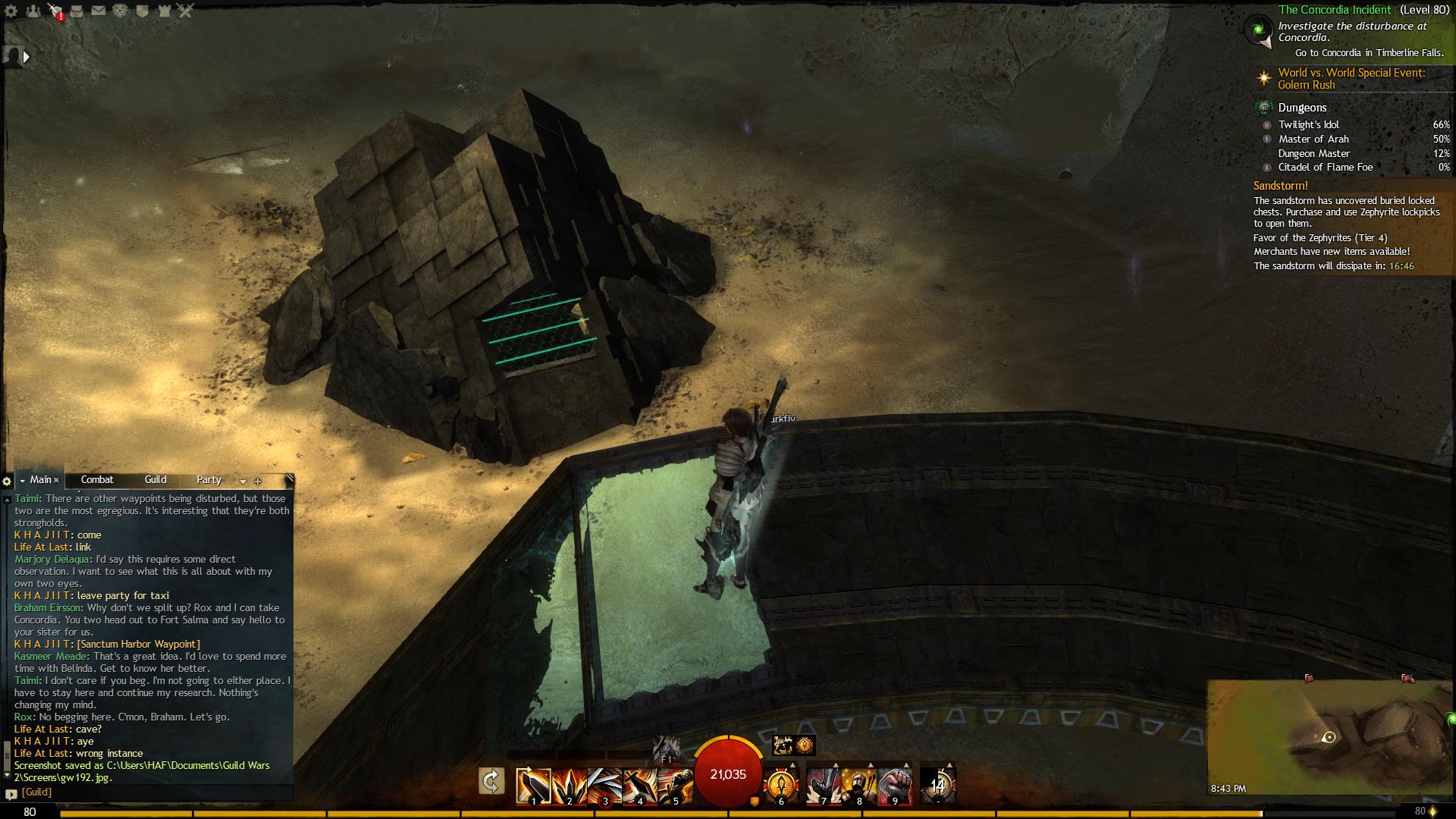Swap weapons with the arrows button
This screenshot has height=819, width=1456.
[x=491, y=781]
